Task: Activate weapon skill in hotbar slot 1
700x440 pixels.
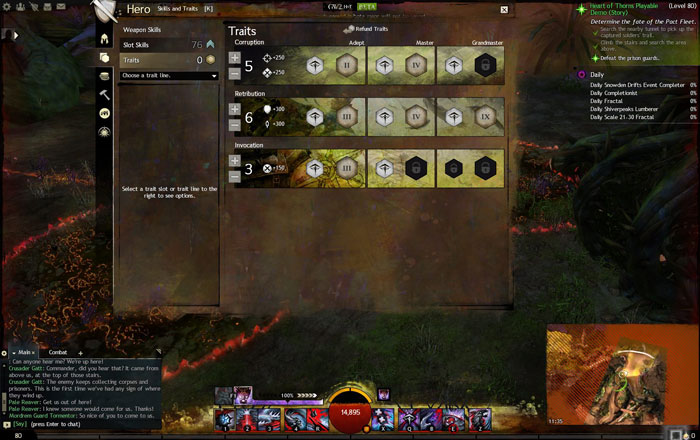Action: click(225, 420)
